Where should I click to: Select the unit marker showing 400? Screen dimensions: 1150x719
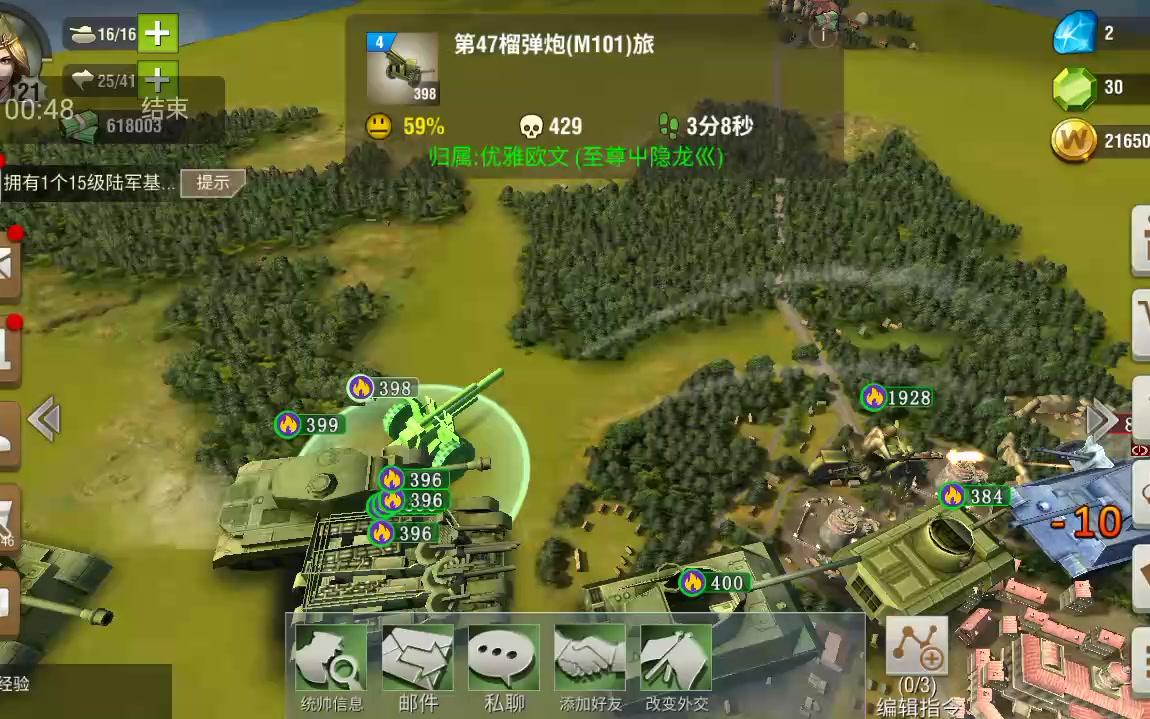pyautogui.click(x=714, y=582)
